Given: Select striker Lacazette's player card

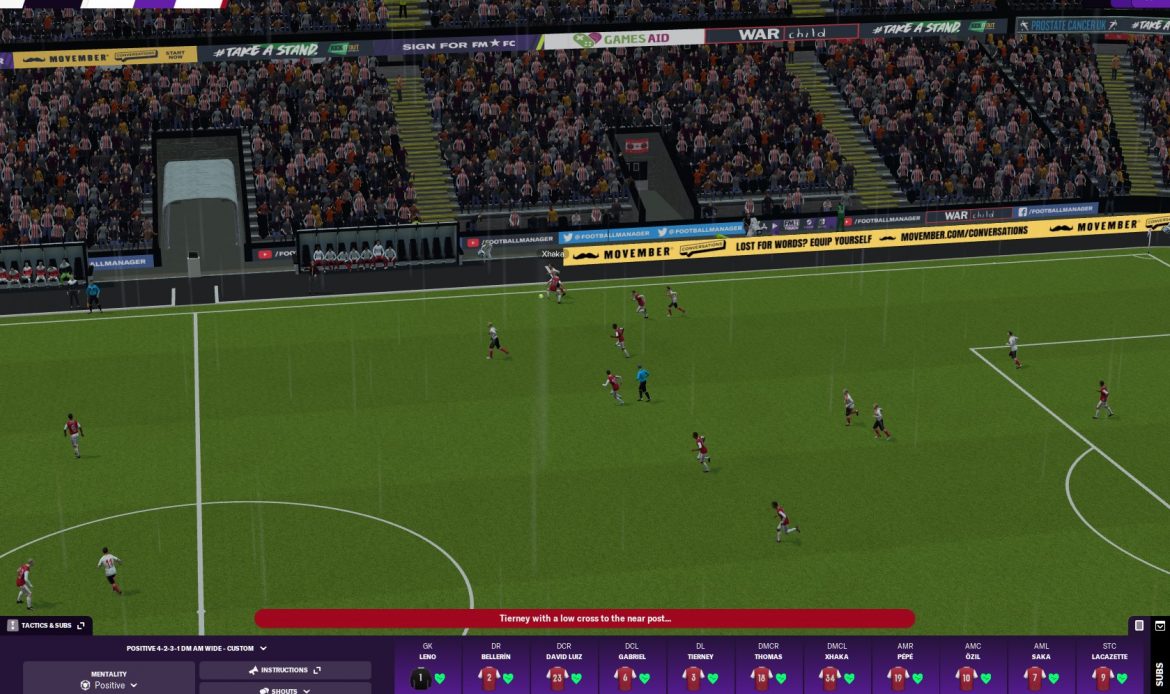Looking at the screenshot, I should 1109,668.
